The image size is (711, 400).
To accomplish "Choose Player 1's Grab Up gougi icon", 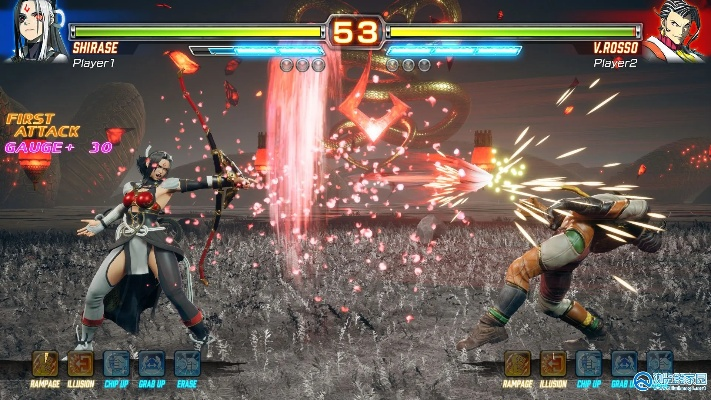I will 152,363.
